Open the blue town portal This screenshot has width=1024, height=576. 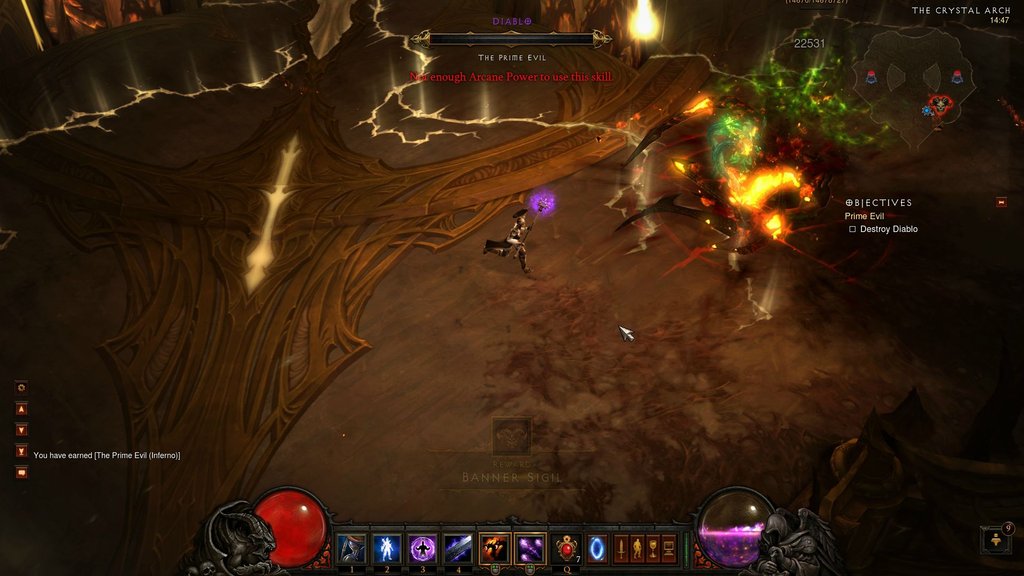coord(597,548)
